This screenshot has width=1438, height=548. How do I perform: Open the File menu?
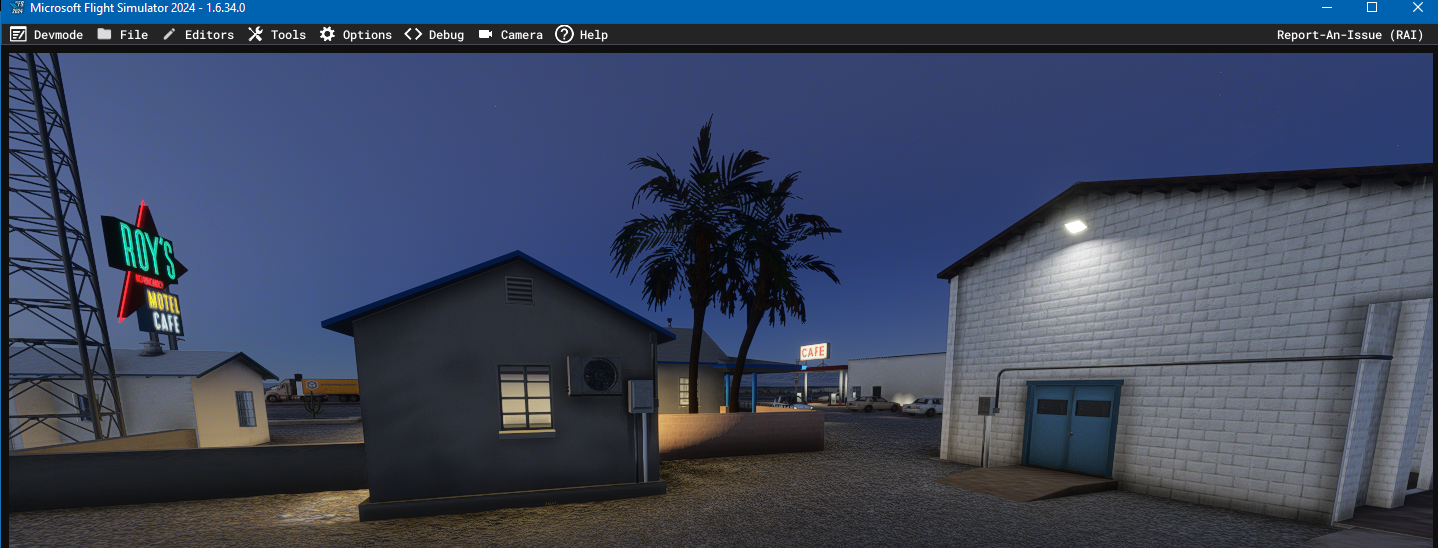coord(123,35)
